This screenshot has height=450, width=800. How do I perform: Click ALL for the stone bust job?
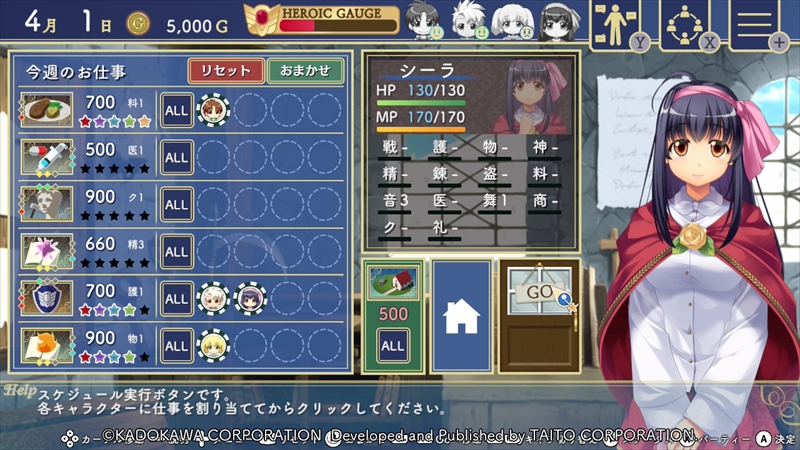tap(177, 204)
